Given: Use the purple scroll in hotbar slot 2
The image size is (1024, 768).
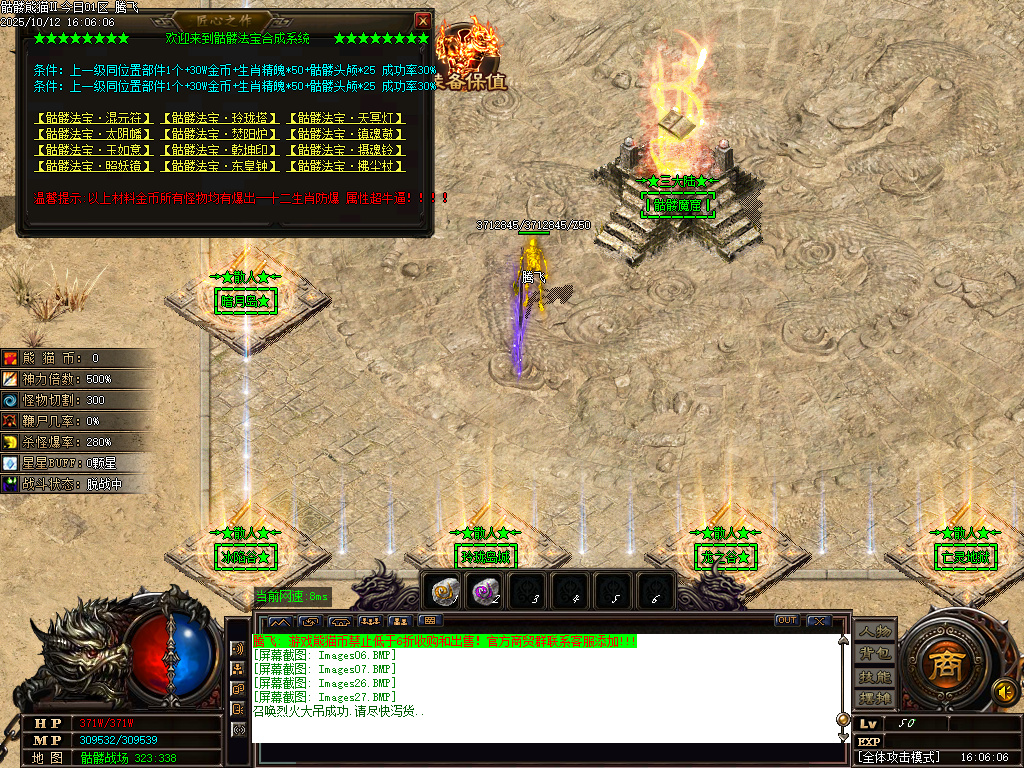Looking at the screenshot, I should coord(484,592).
